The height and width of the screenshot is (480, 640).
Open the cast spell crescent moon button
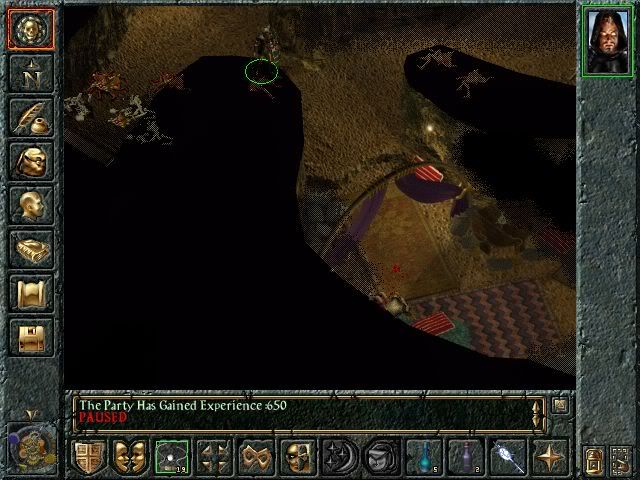pyautogui.click(x=340, y=457)
